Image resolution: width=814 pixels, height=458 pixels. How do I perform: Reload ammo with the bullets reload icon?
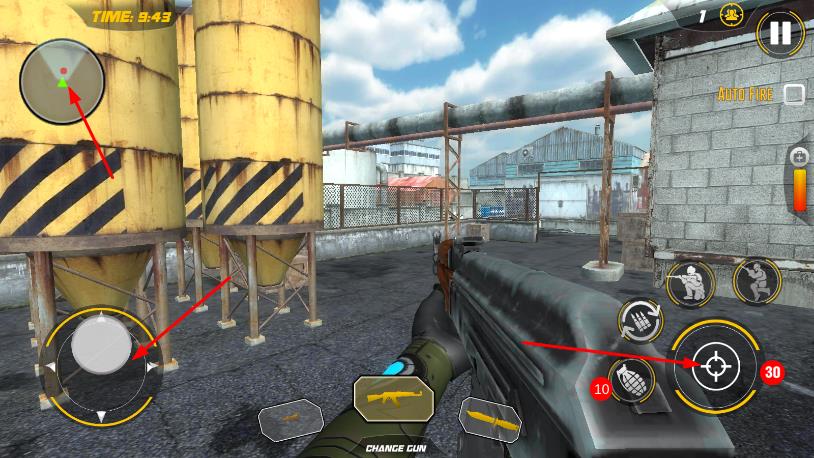click(x=641, y=320)
